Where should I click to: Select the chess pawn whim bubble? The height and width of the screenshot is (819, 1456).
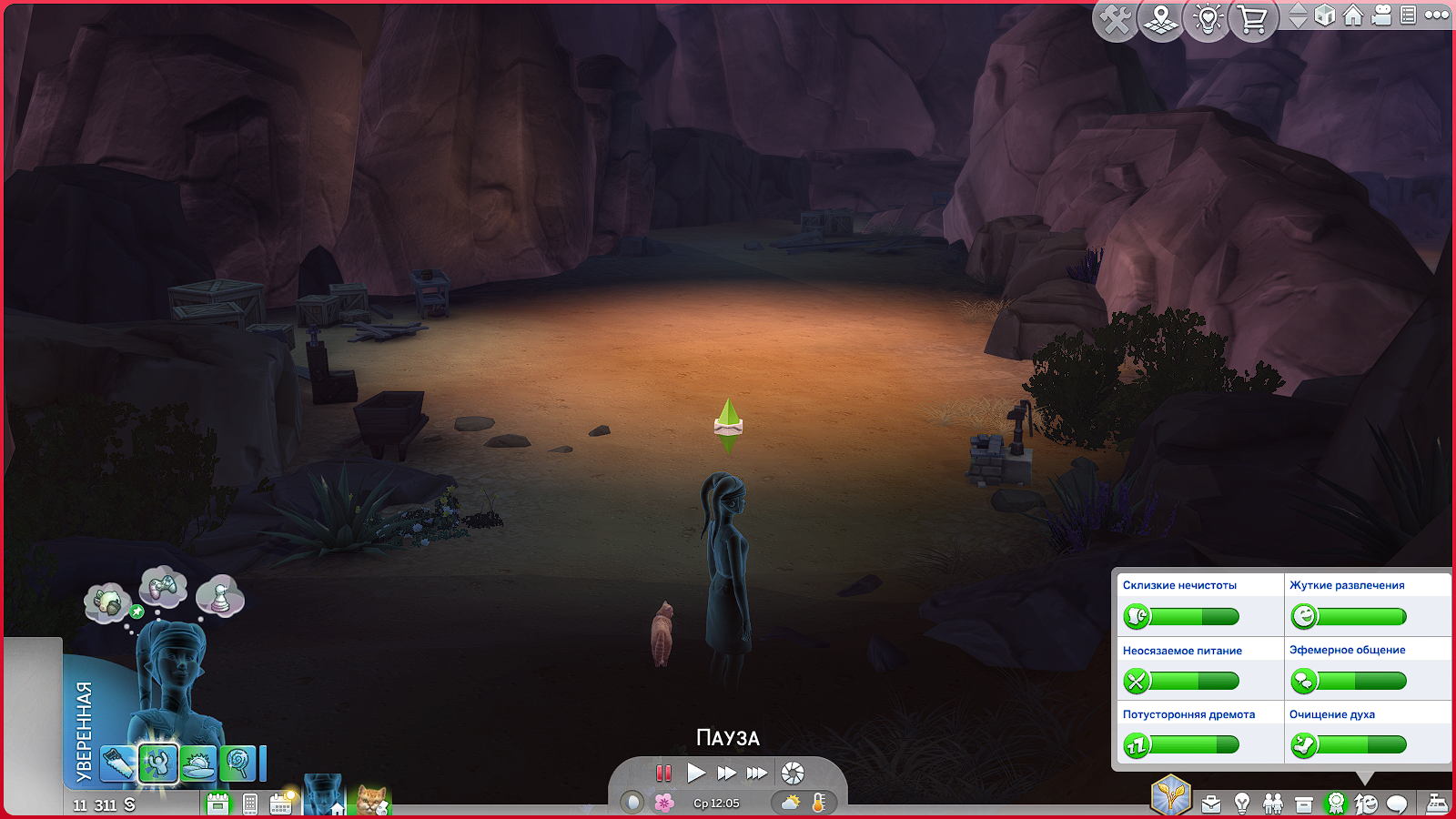pyautogui.click(x=220, y=595)
